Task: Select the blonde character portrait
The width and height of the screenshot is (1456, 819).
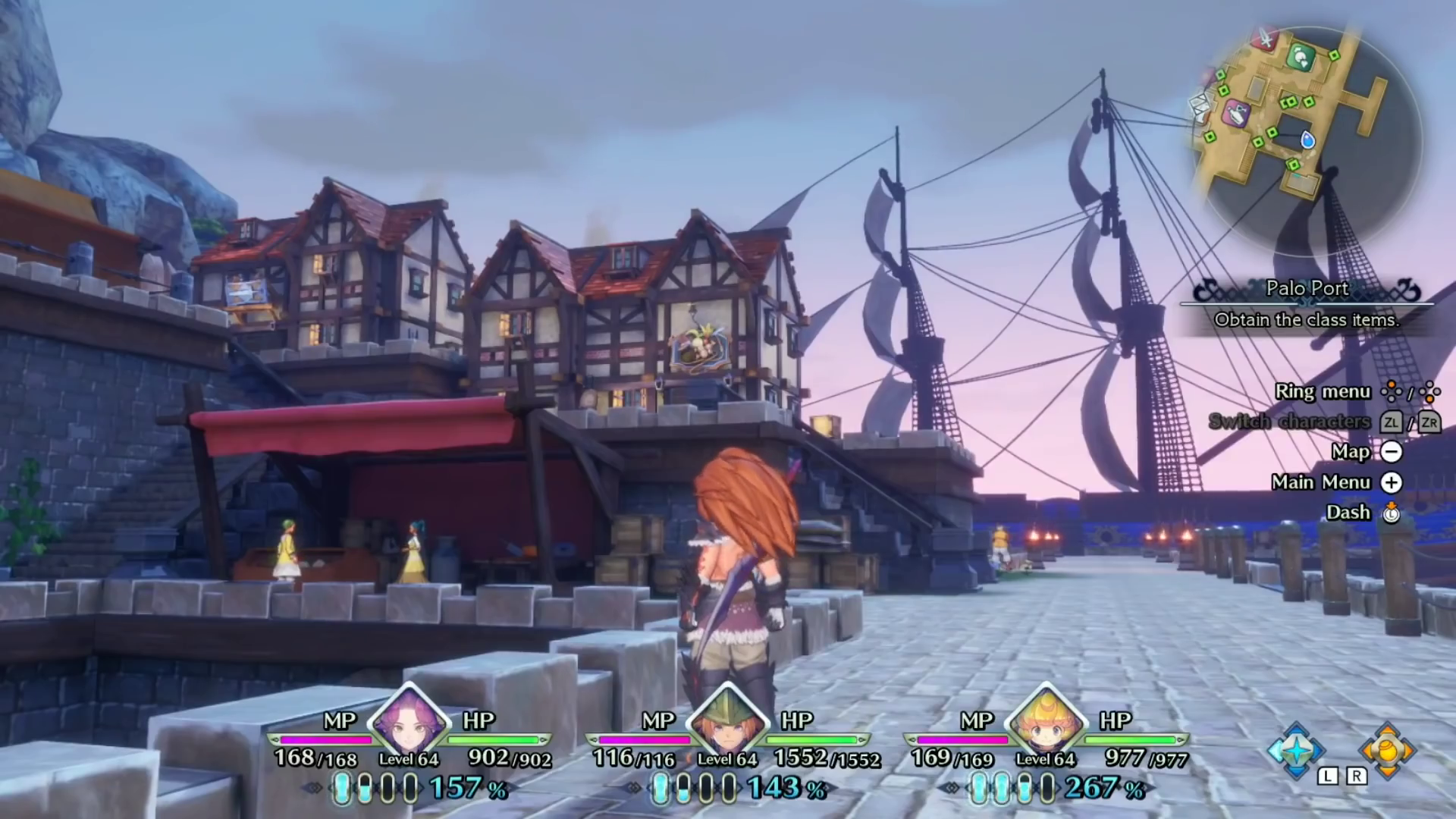Action: click(x=1046, y=721)
